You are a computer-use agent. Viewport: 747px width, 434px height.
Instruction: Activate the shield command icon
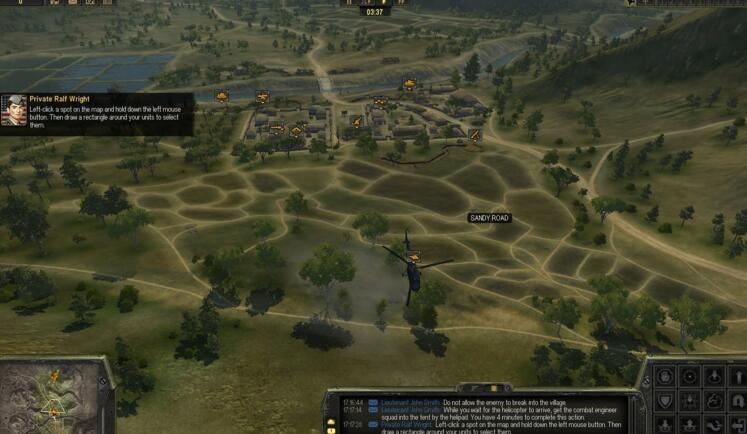tap(664, 401)
